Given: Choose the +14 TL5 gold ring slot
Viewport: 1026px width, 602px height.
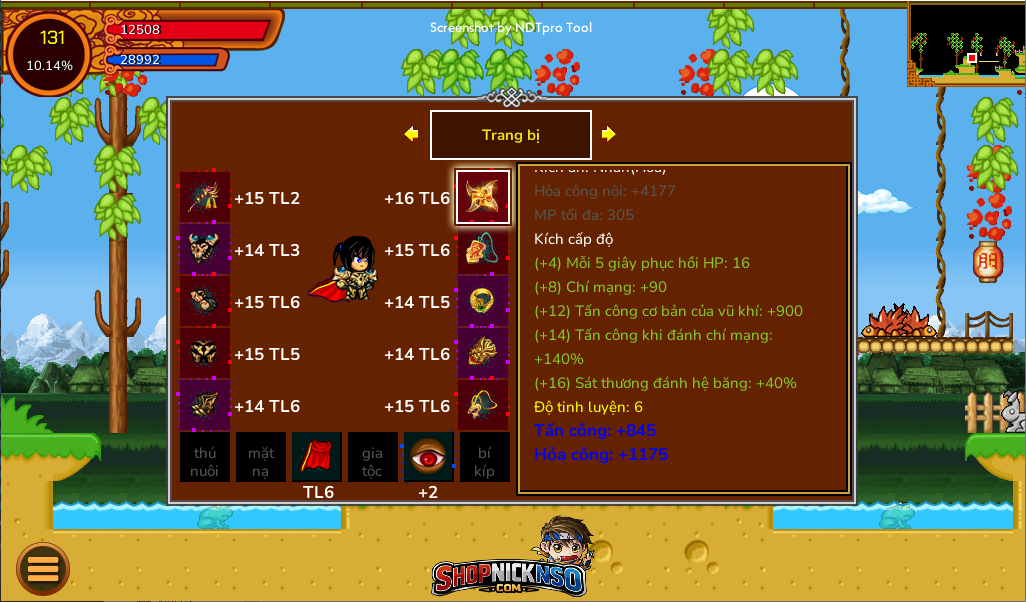Looking at the screenshot, I should pyautogui.click(x=483, y=301).
